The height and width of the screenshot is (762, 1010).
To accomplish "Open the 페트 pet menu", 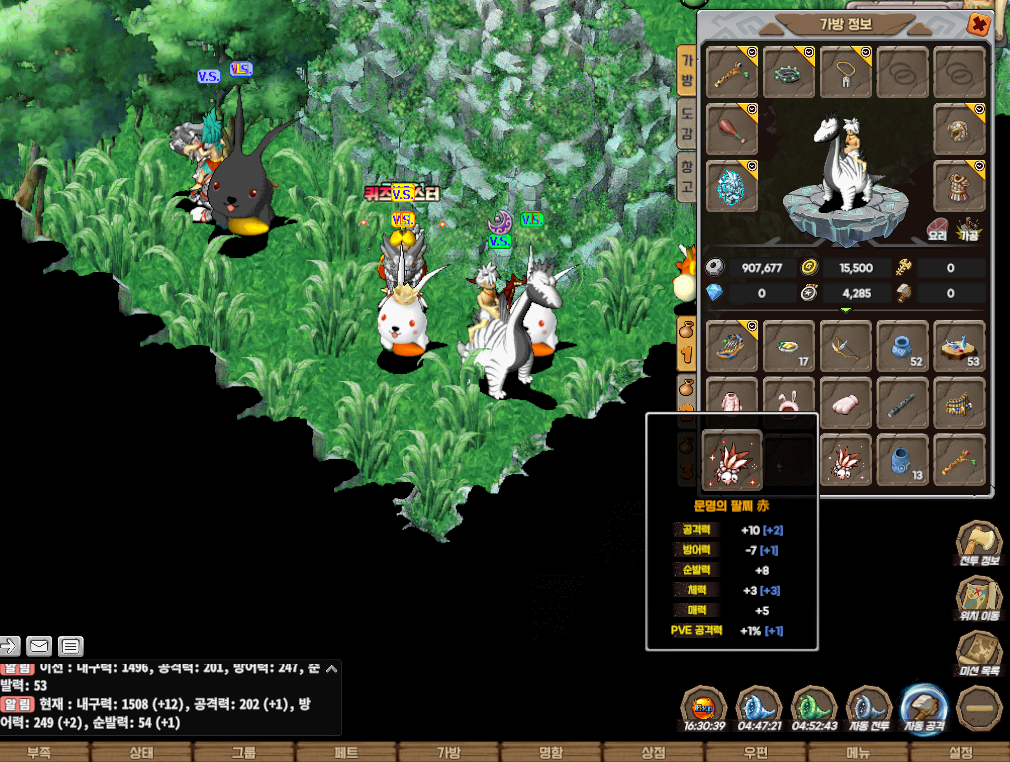I will click(346, 752).
